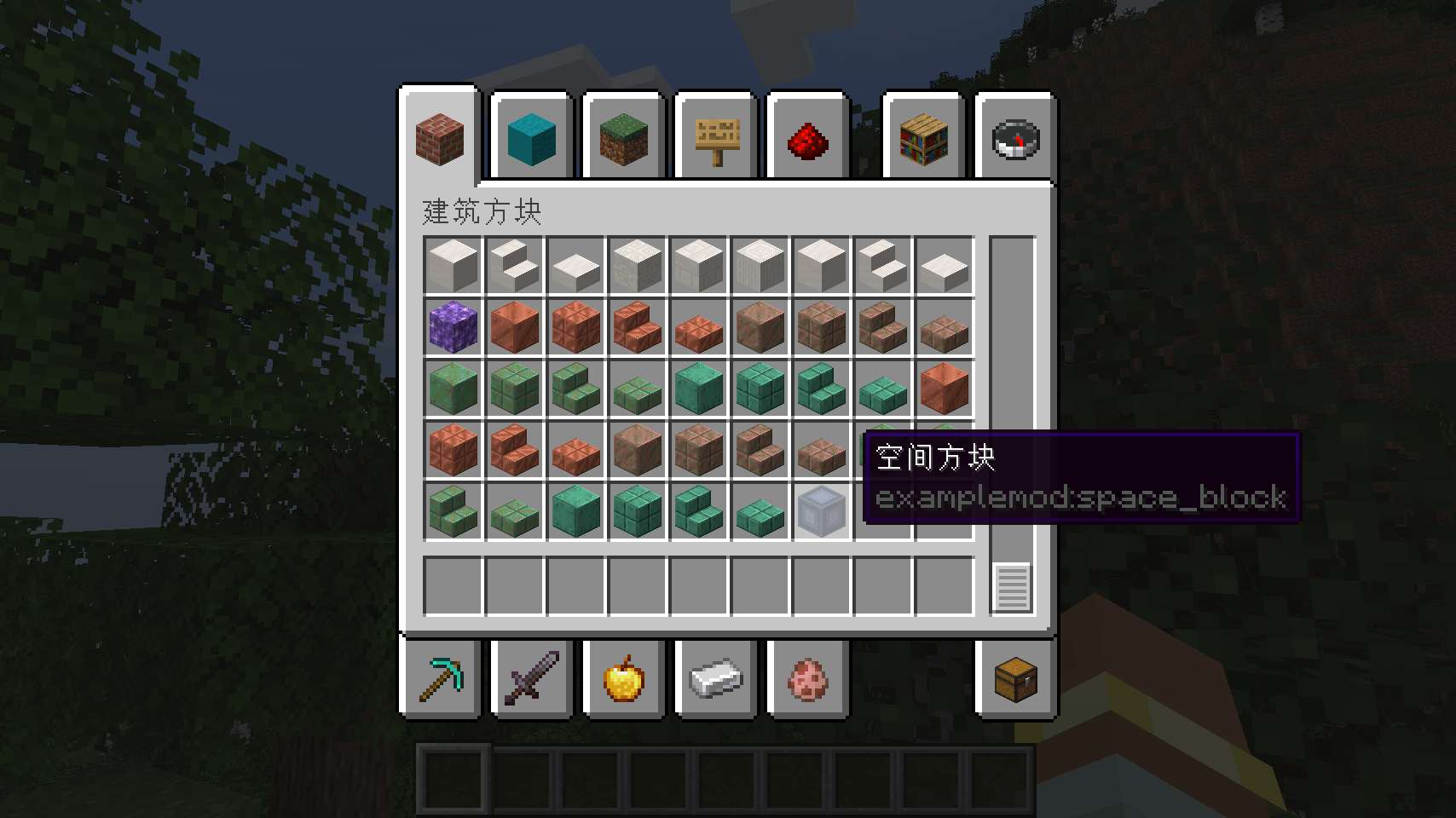Select the Natural Blocks grass tab
1456x818 pixels.
click(623, 141)
